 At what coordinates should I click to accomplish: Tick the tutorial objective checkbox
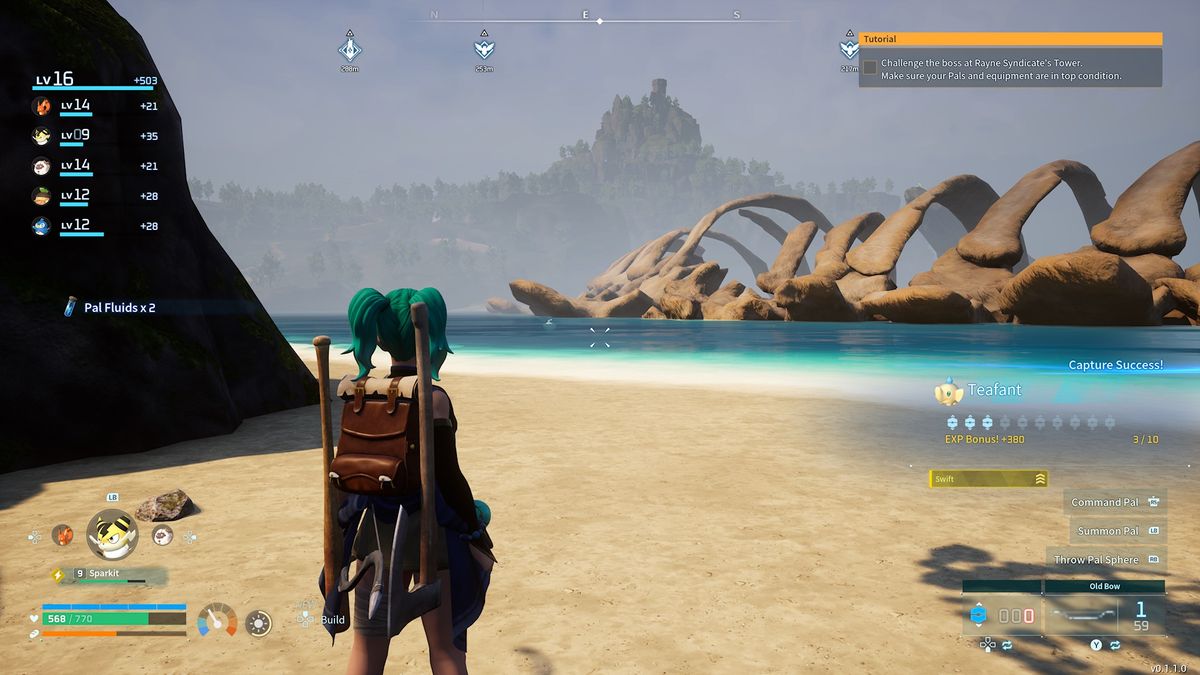coord(870,68)
